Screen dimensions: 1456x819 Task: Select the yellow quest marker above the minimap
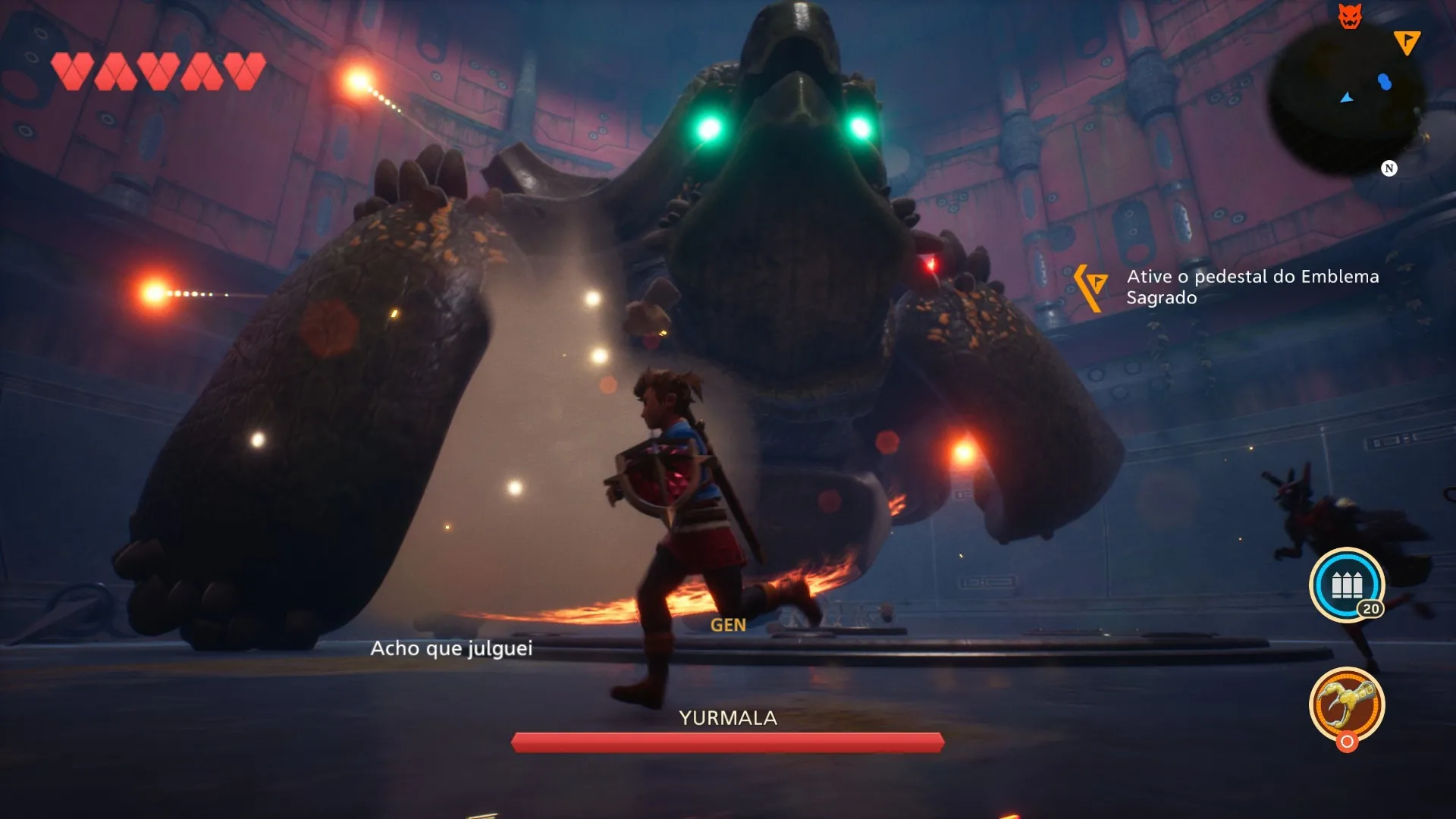tap(1407, 42)
